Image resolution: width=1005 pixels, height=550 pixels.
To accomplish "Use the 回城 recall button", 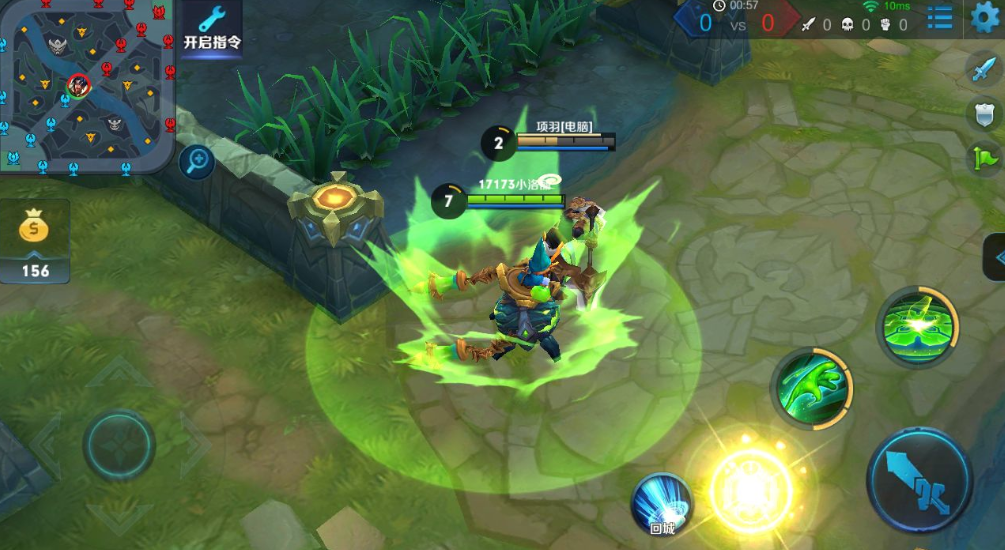I will (661, 503).
